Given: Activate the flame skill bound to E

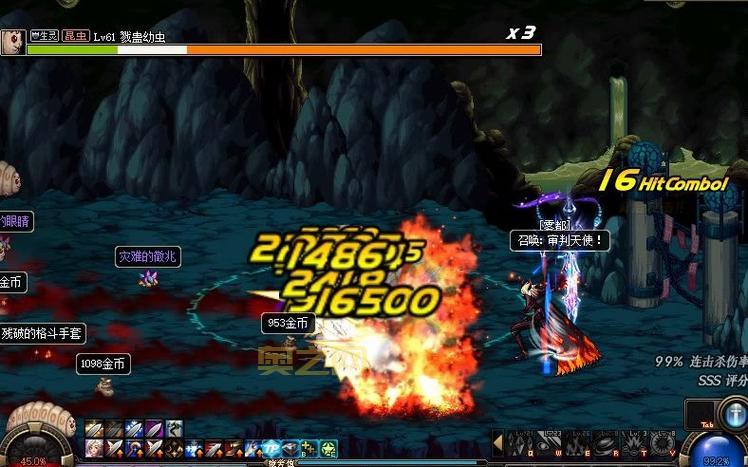Looking at the screenshot, I should [x=578, y=443].
